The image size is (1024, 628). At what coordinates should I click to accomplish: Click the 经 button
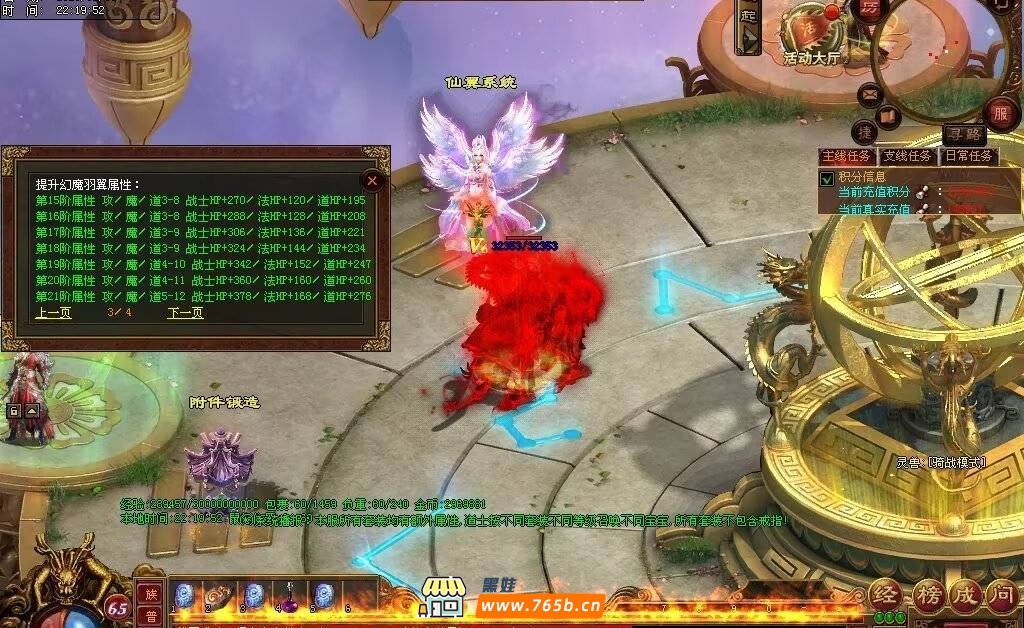tap(887, 596)
